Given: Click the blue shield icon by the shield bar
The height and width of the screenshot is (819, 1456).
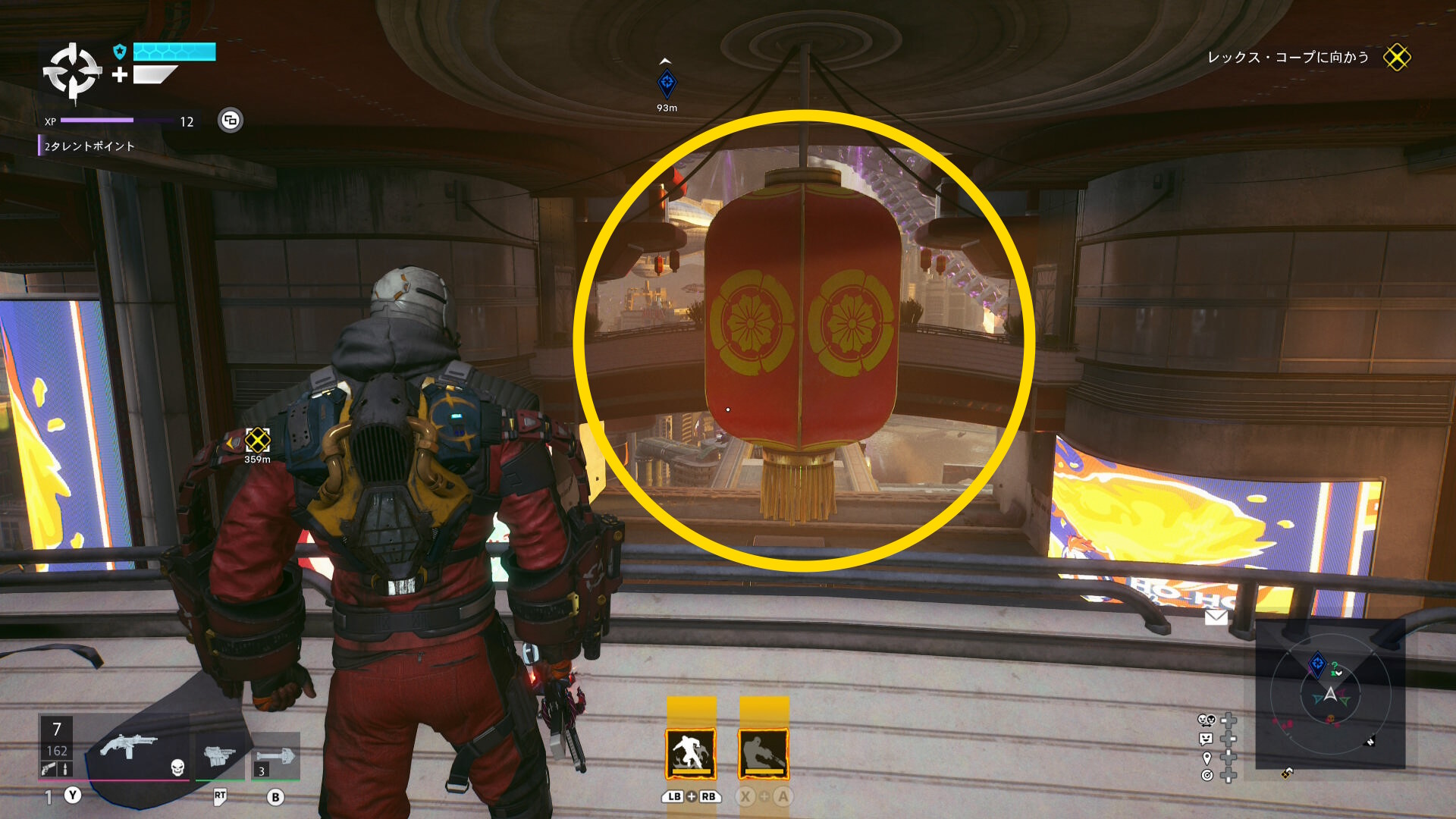Looking at the screenshot, I should click(119, 52).
